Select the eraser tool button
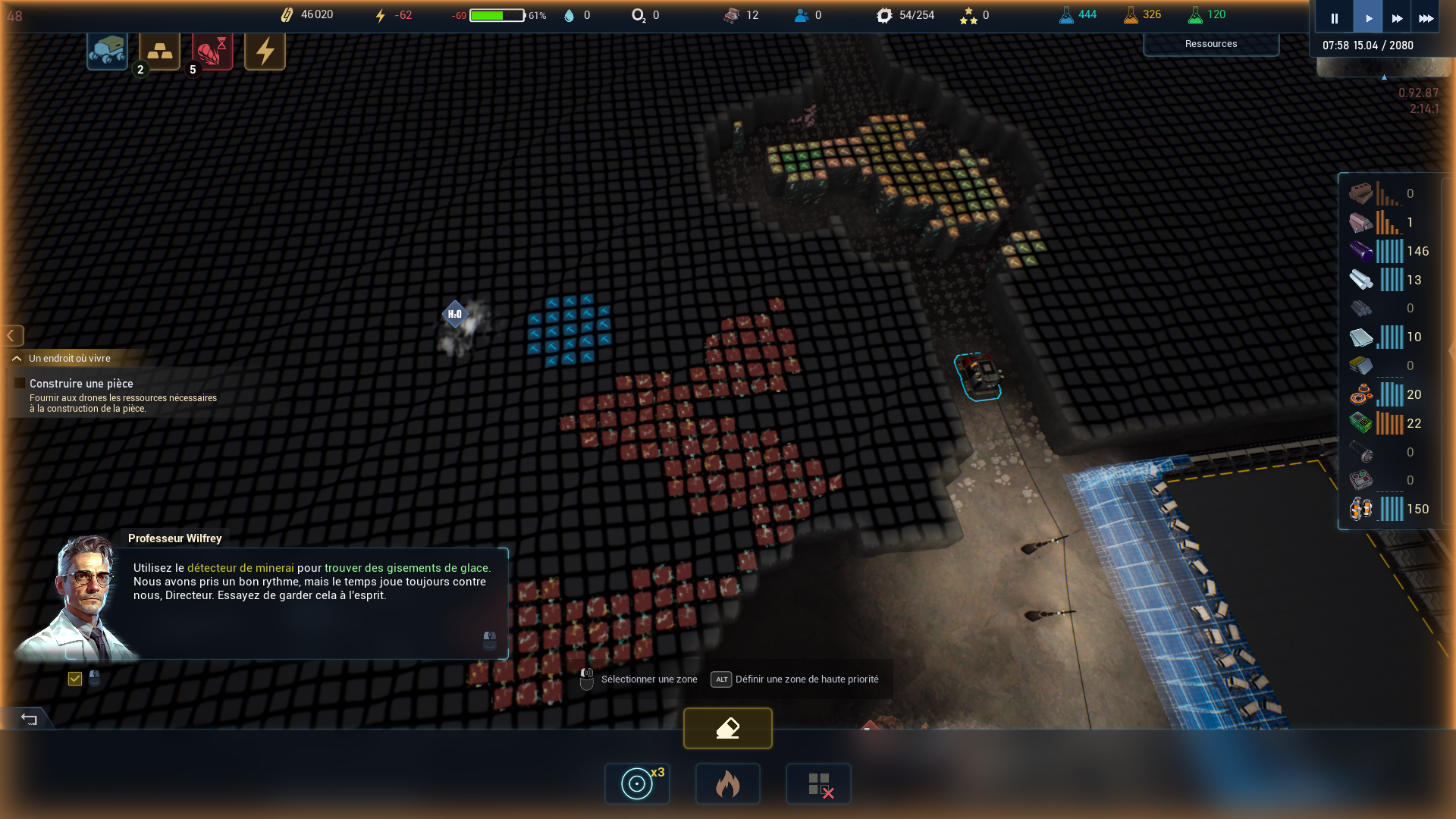1456x819 pixels. (x=727, y=728)
